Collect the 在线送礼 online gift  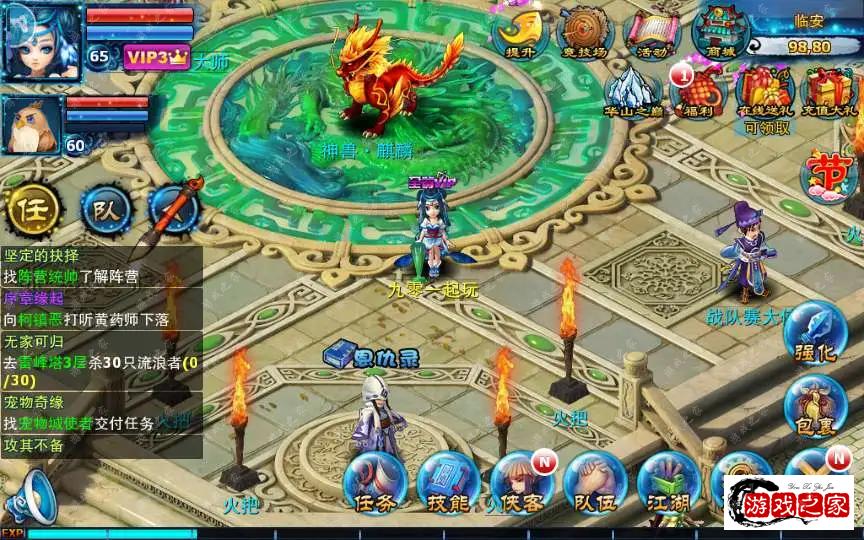point(764,92)
